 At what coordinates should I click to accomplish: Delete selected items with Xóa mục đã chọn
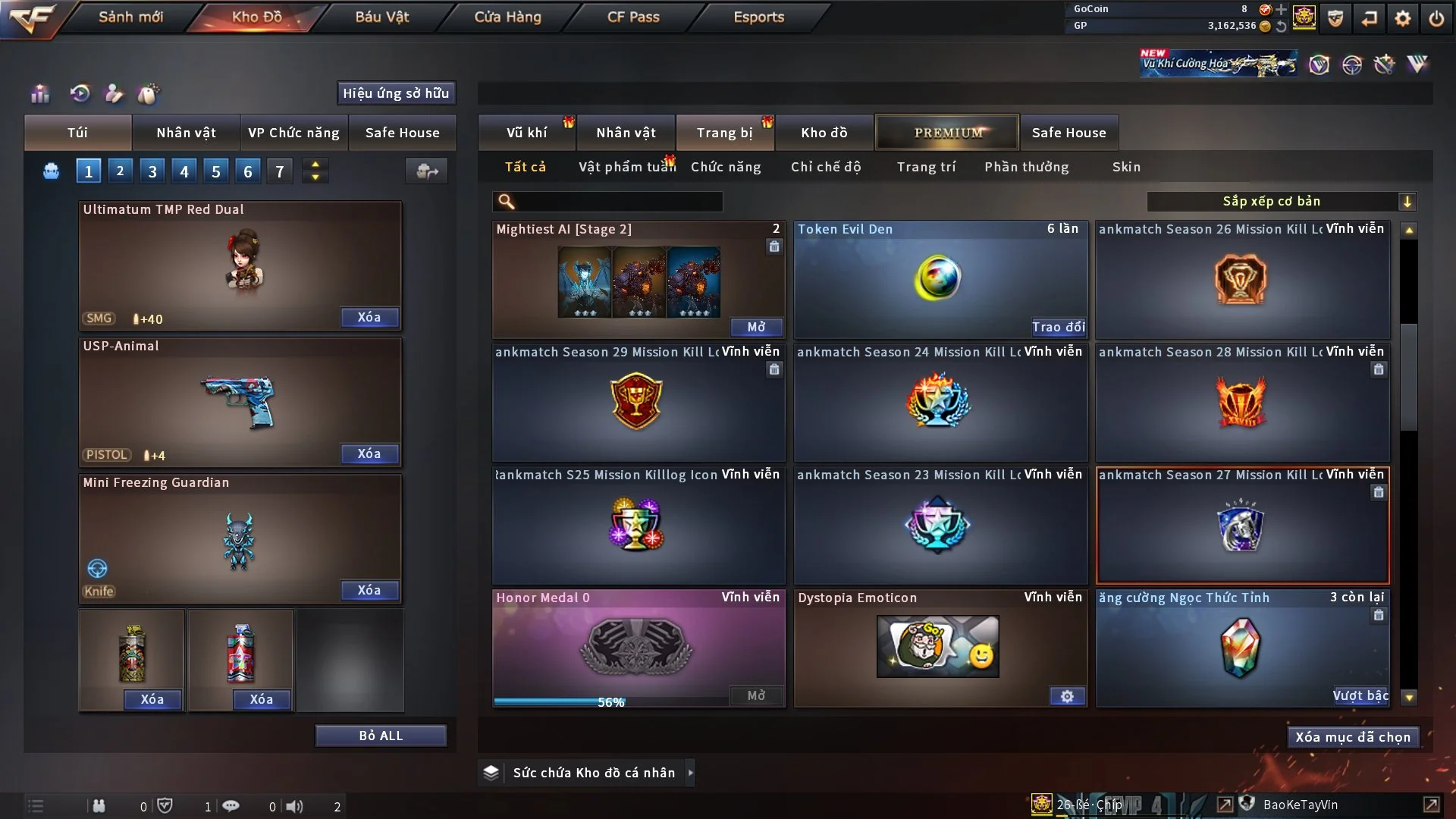(1353, 737)
